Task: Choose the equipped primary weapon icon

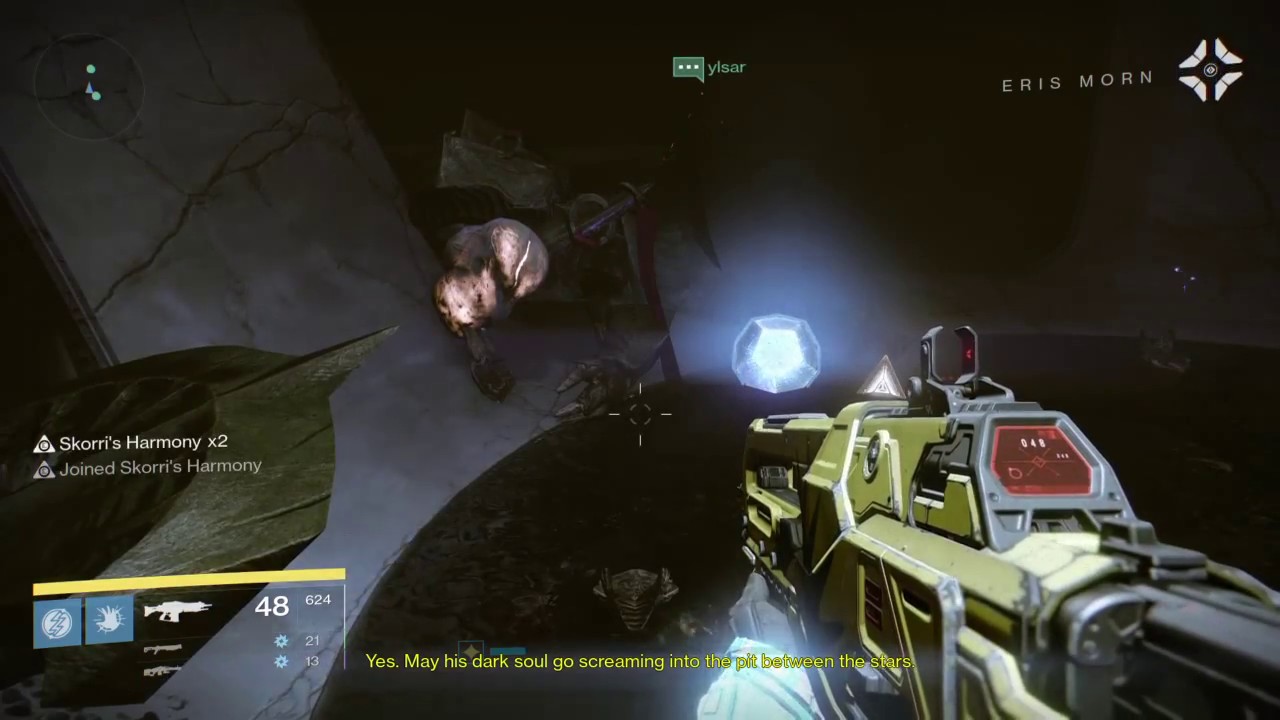Action: [x=177, y=610]
